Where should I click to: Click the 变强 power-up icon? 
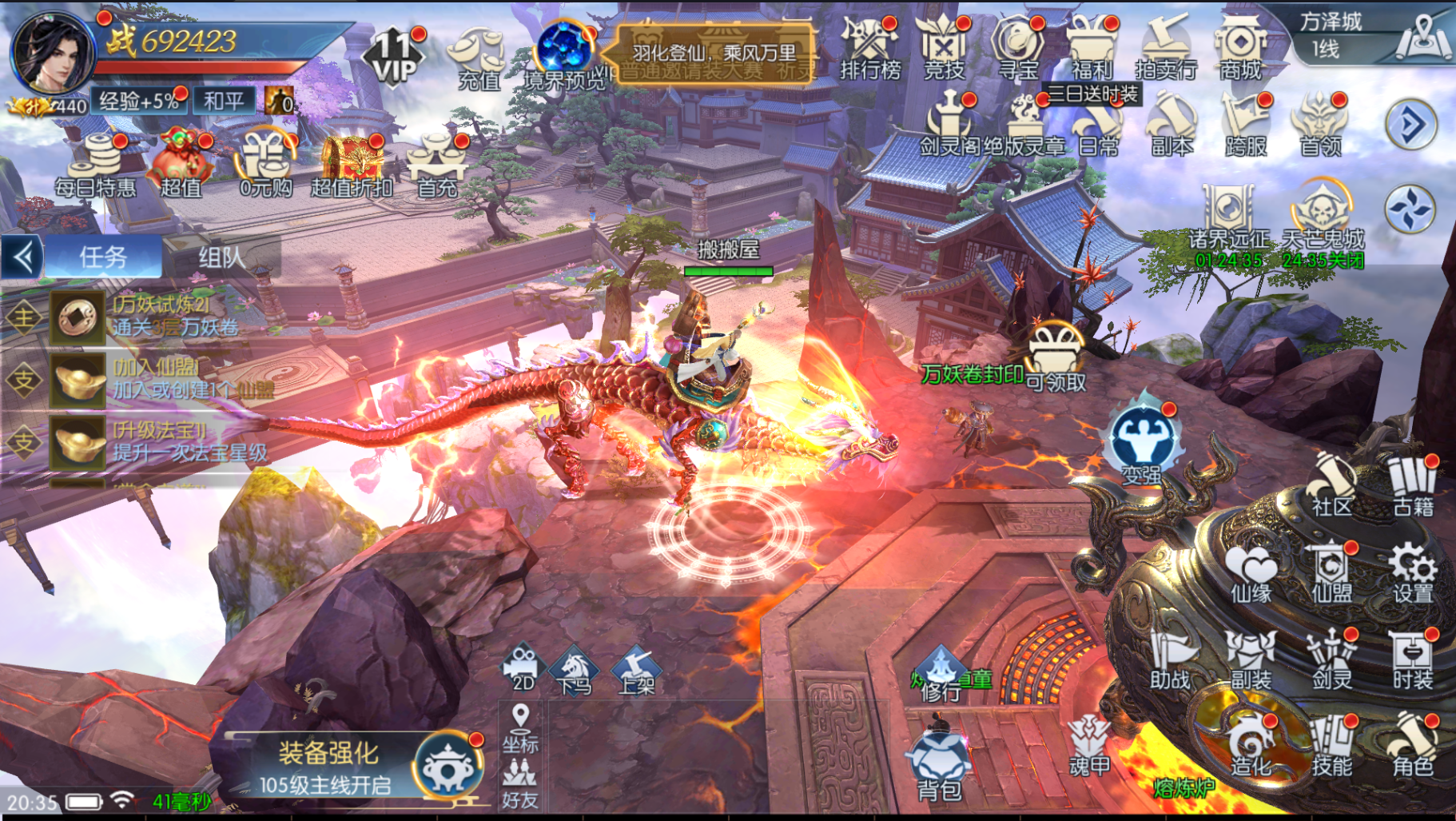click(1143, 444)
